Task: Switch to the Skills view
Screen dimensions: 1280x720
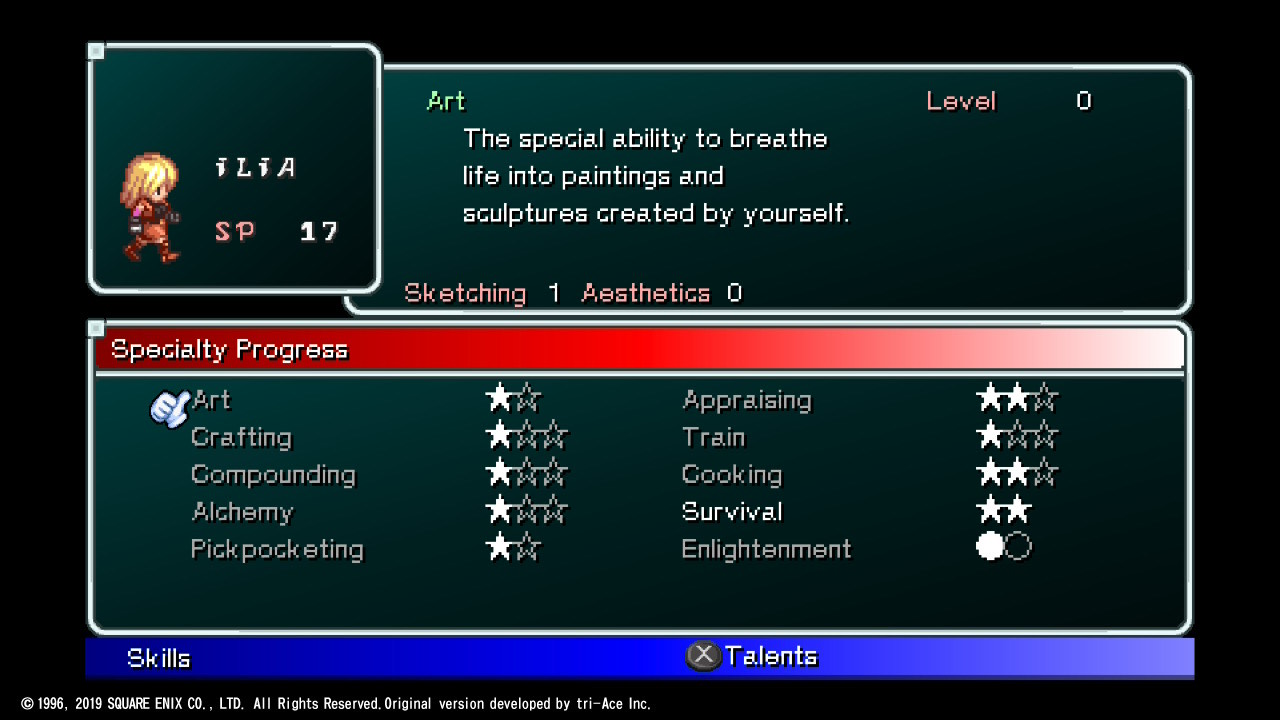Action: 159,658
